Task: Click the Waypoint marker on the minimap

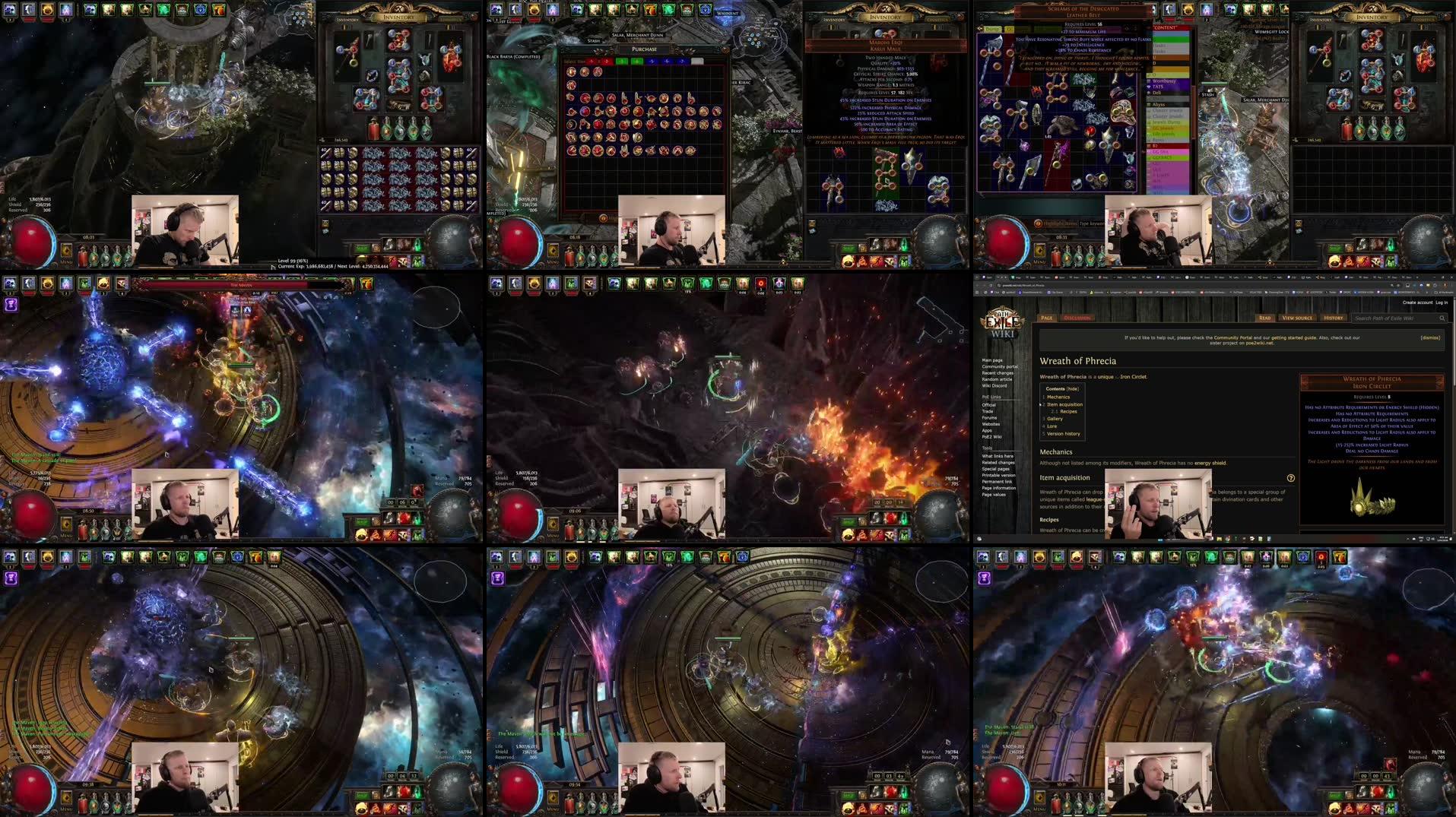Action: tap(727, 15)
